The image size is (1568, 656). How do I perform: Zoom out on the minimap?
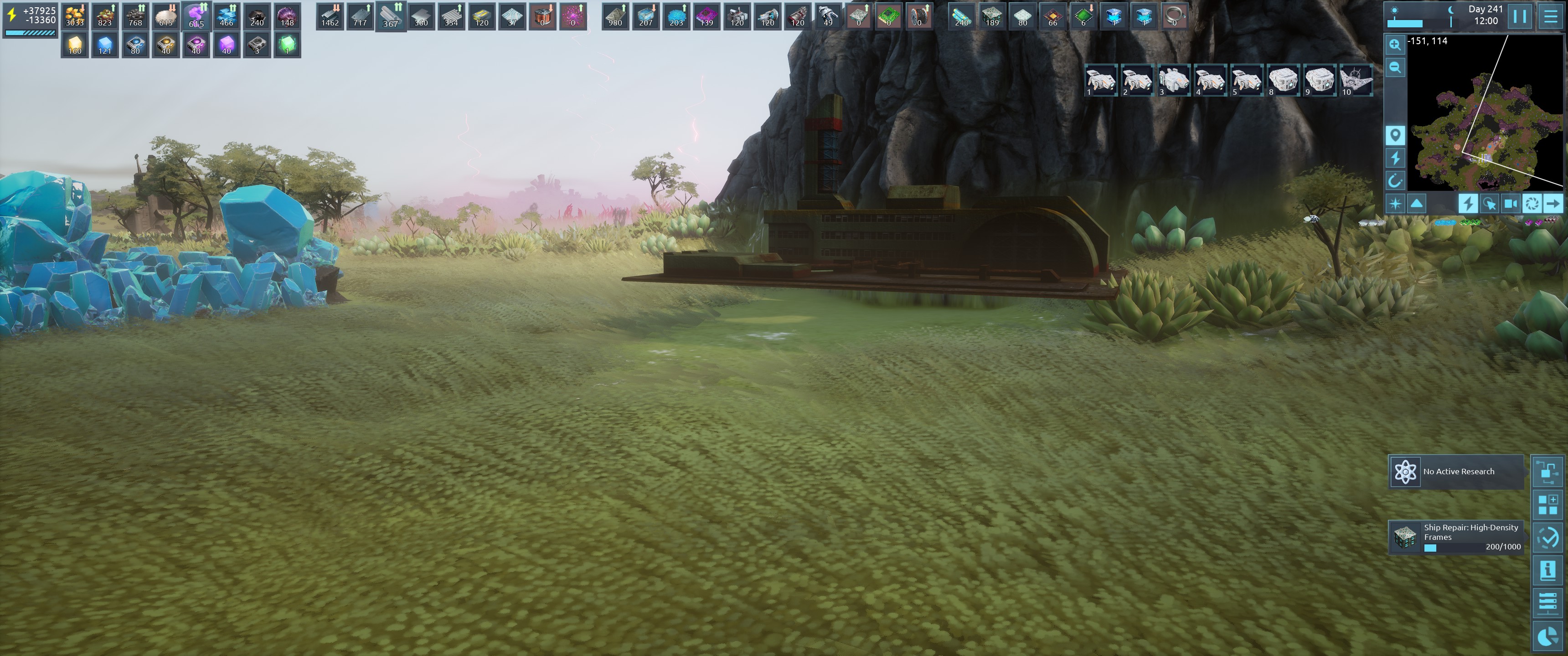(x=1394, y=67)
